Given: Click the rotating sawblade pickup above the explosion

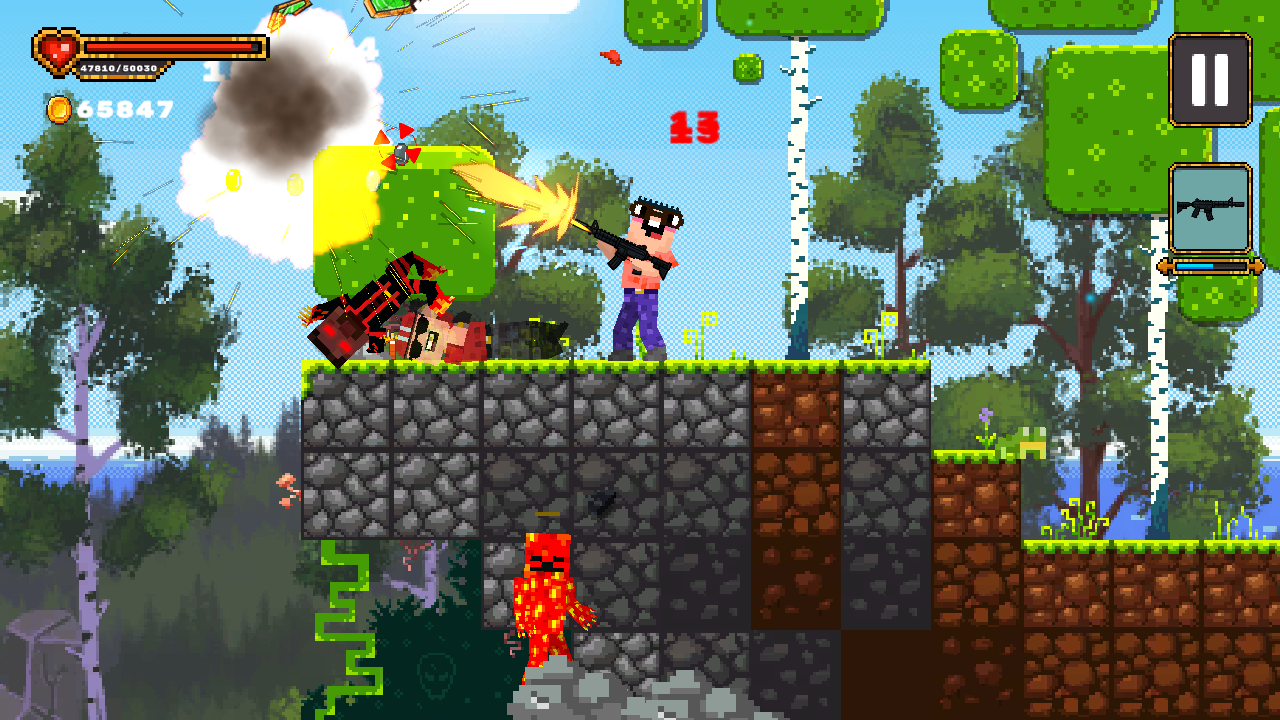Looking at the screenshot, I should (400, 152).
